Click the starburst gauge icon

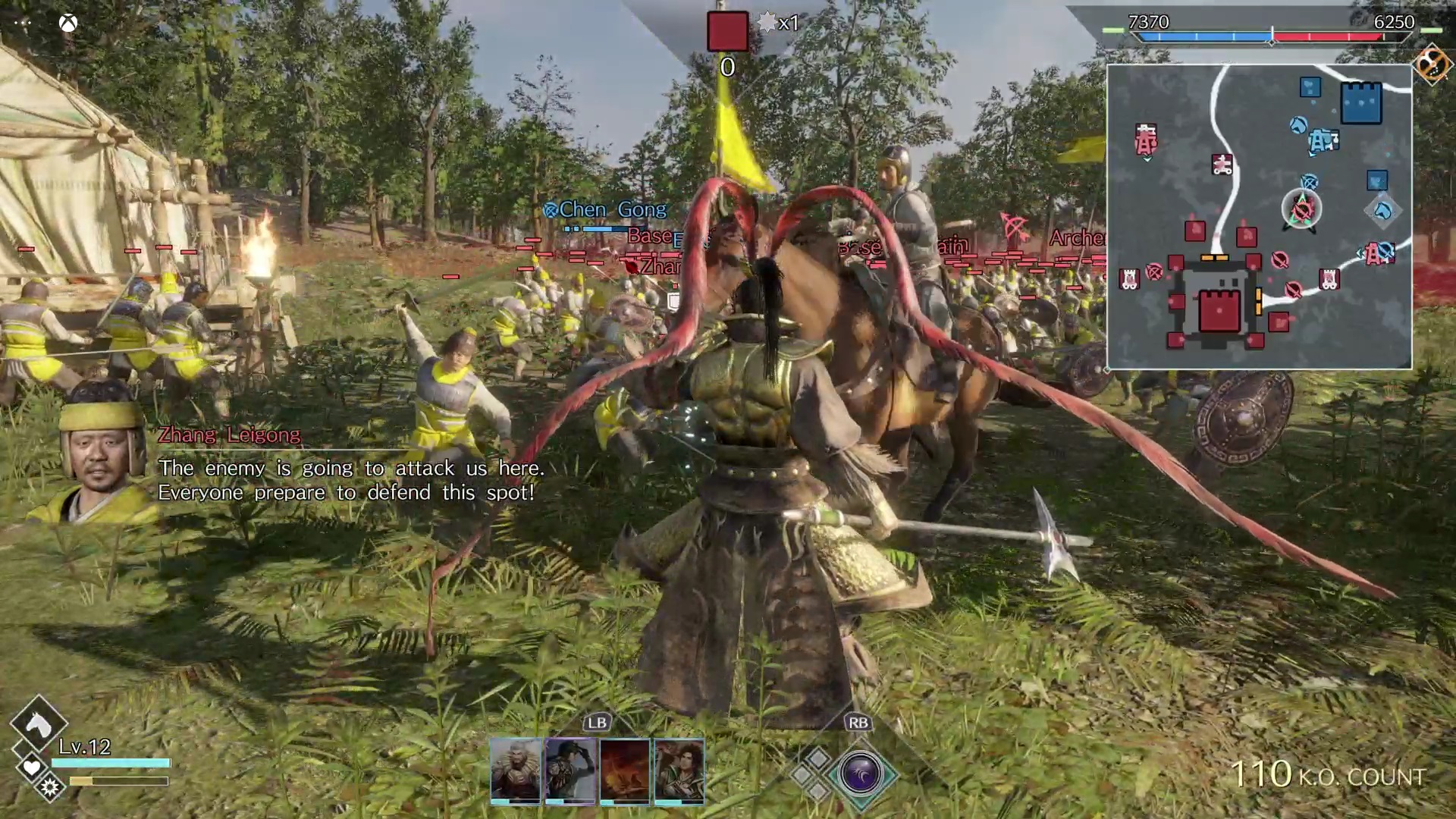click(x=50, y=789)
